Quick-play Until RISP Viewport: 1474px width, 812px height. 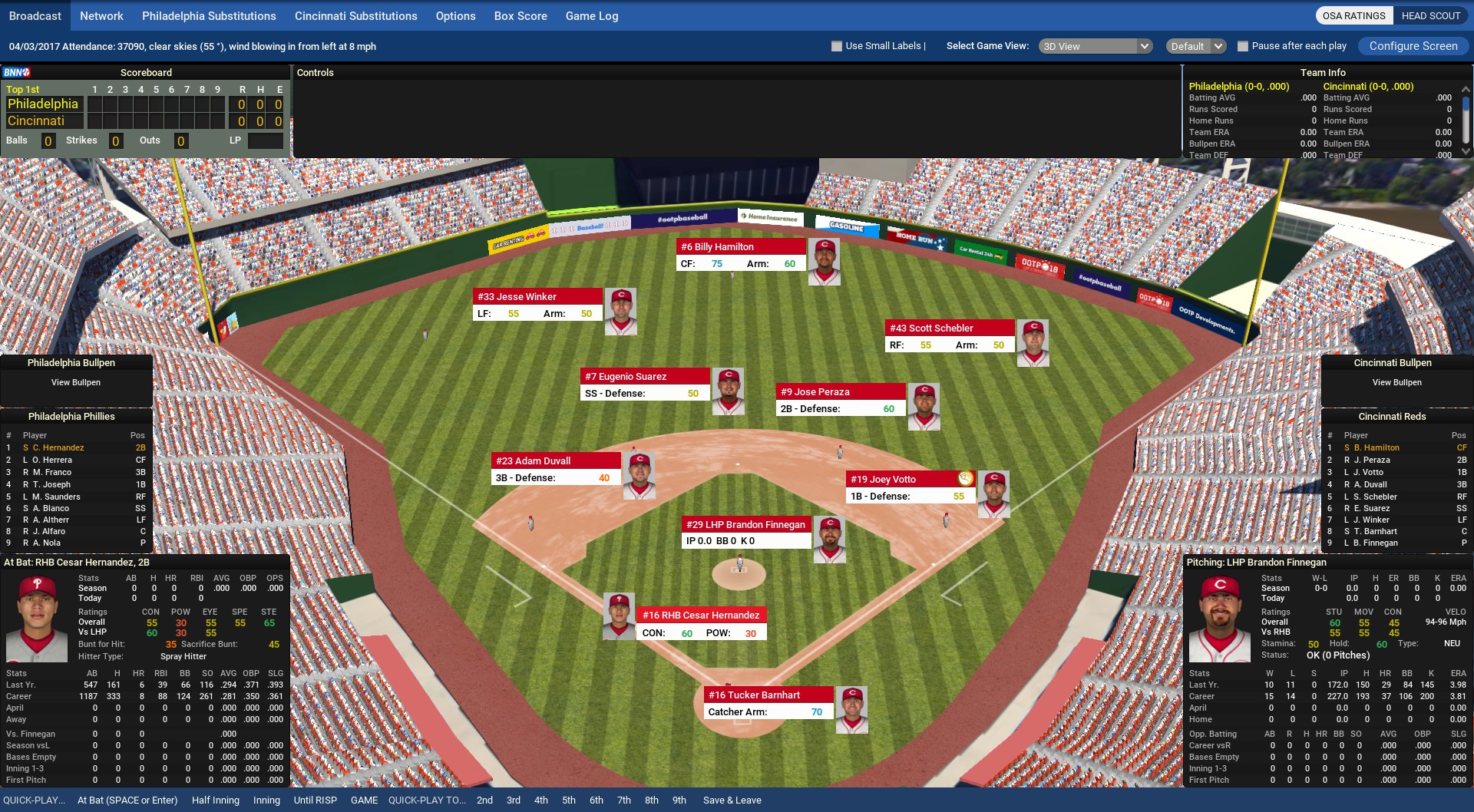coord(315,800)
